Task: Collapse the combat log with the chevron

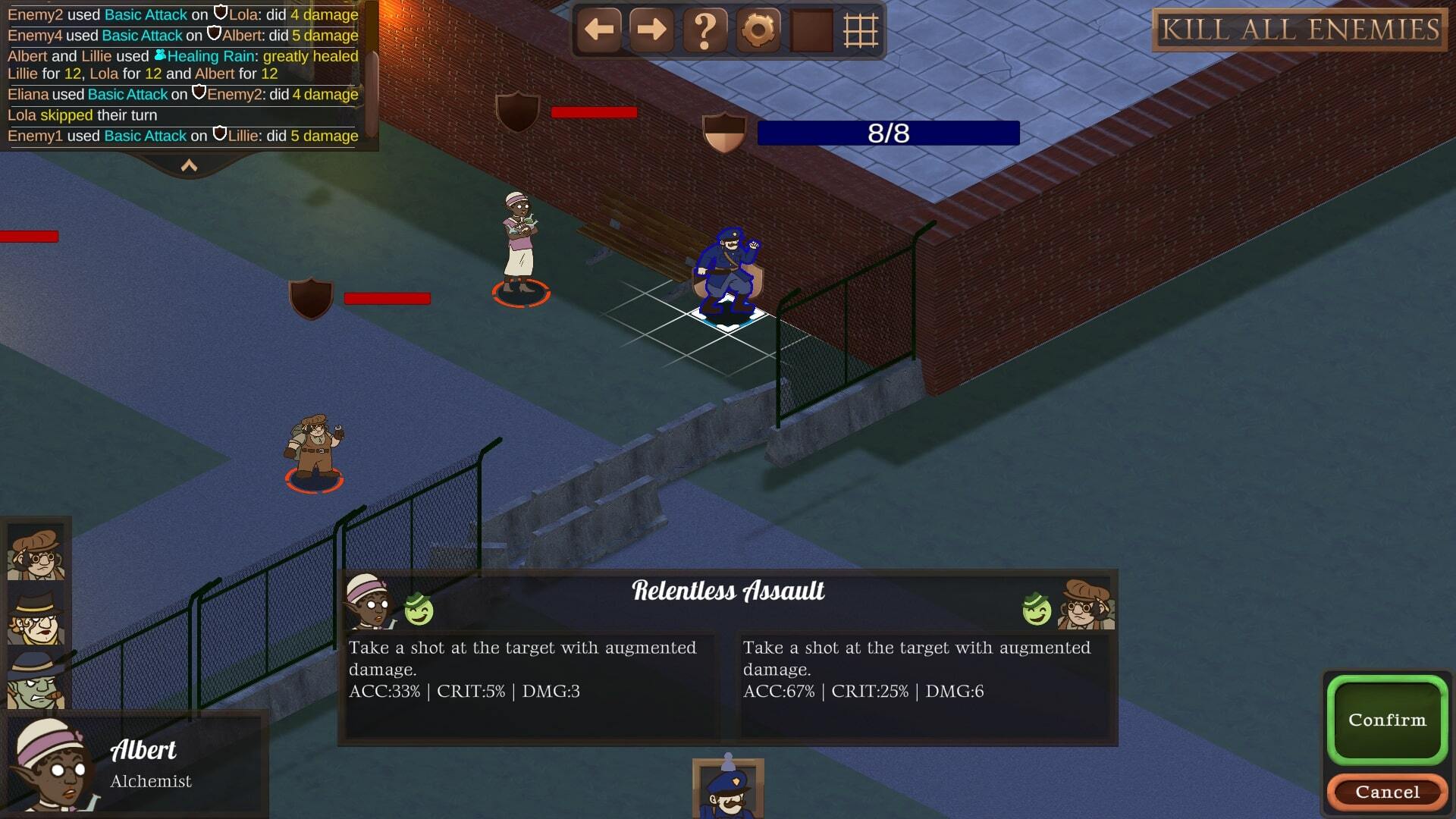Action: [x=189, y=165]
